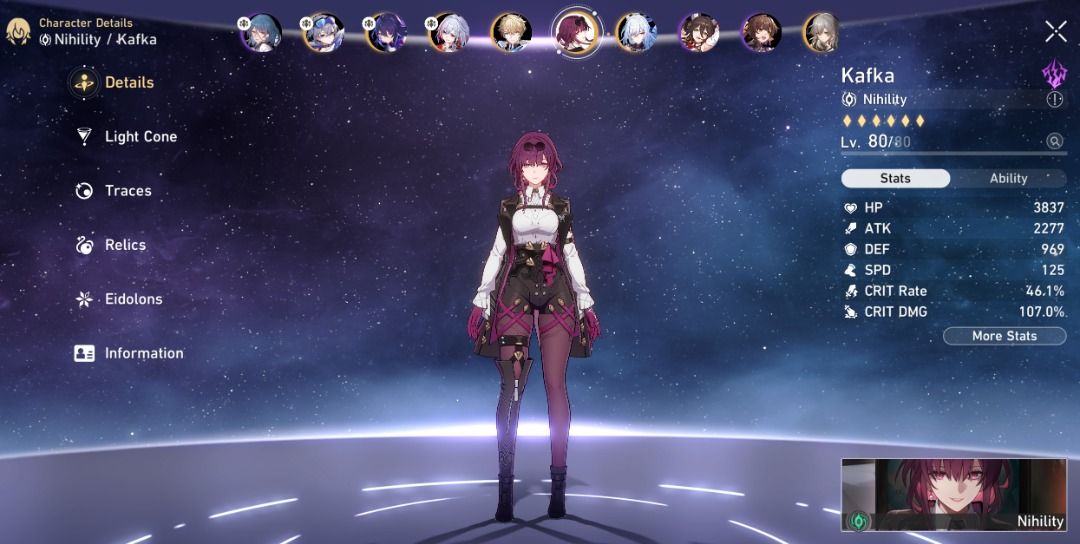Image resolution: width=1080 pixels, height=544 pixels.
Task: Select the blond male character portrait
Action: pyautogui.click(x=511, y=32)
